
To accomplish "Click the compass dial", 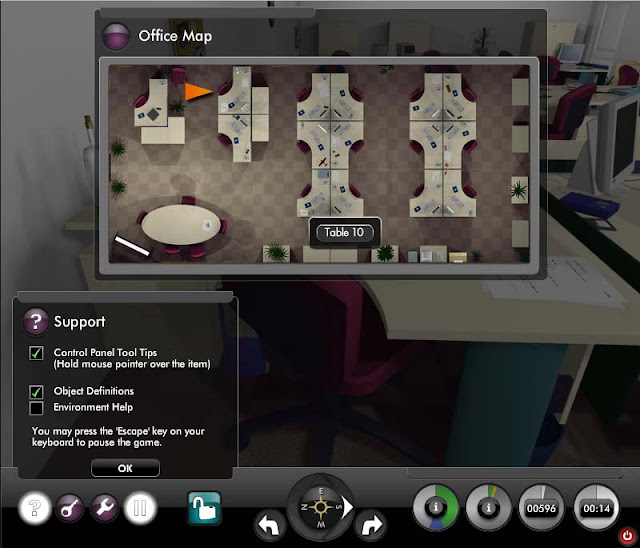I will point(320,505).
